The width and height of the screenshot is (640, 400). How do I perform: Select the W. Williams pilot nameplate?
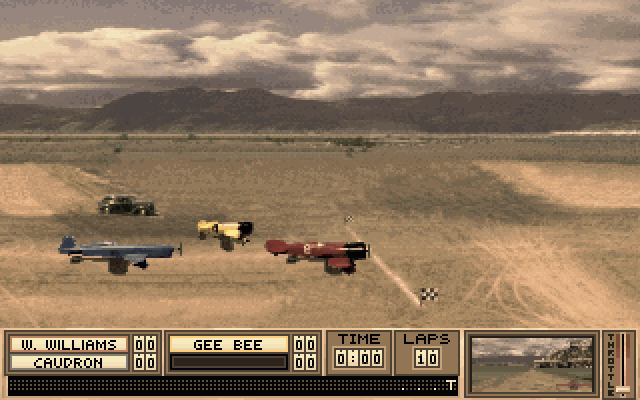(x=69, y=344)
